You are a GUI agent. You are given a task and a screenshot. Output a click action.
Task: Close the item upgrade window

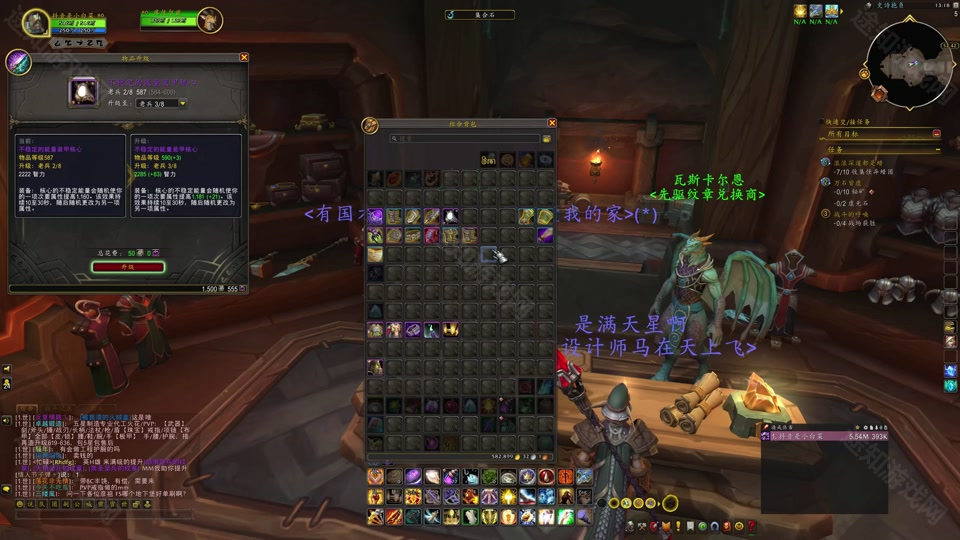[x=244, y=58]
